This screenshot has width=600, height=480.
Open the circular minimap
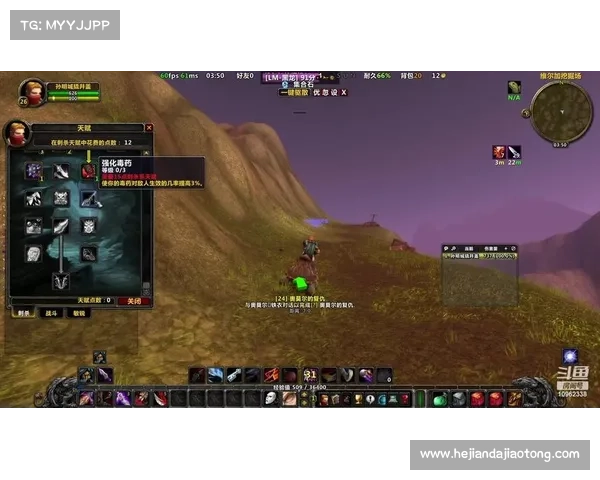pyautogui.click(x=560, y=110)
